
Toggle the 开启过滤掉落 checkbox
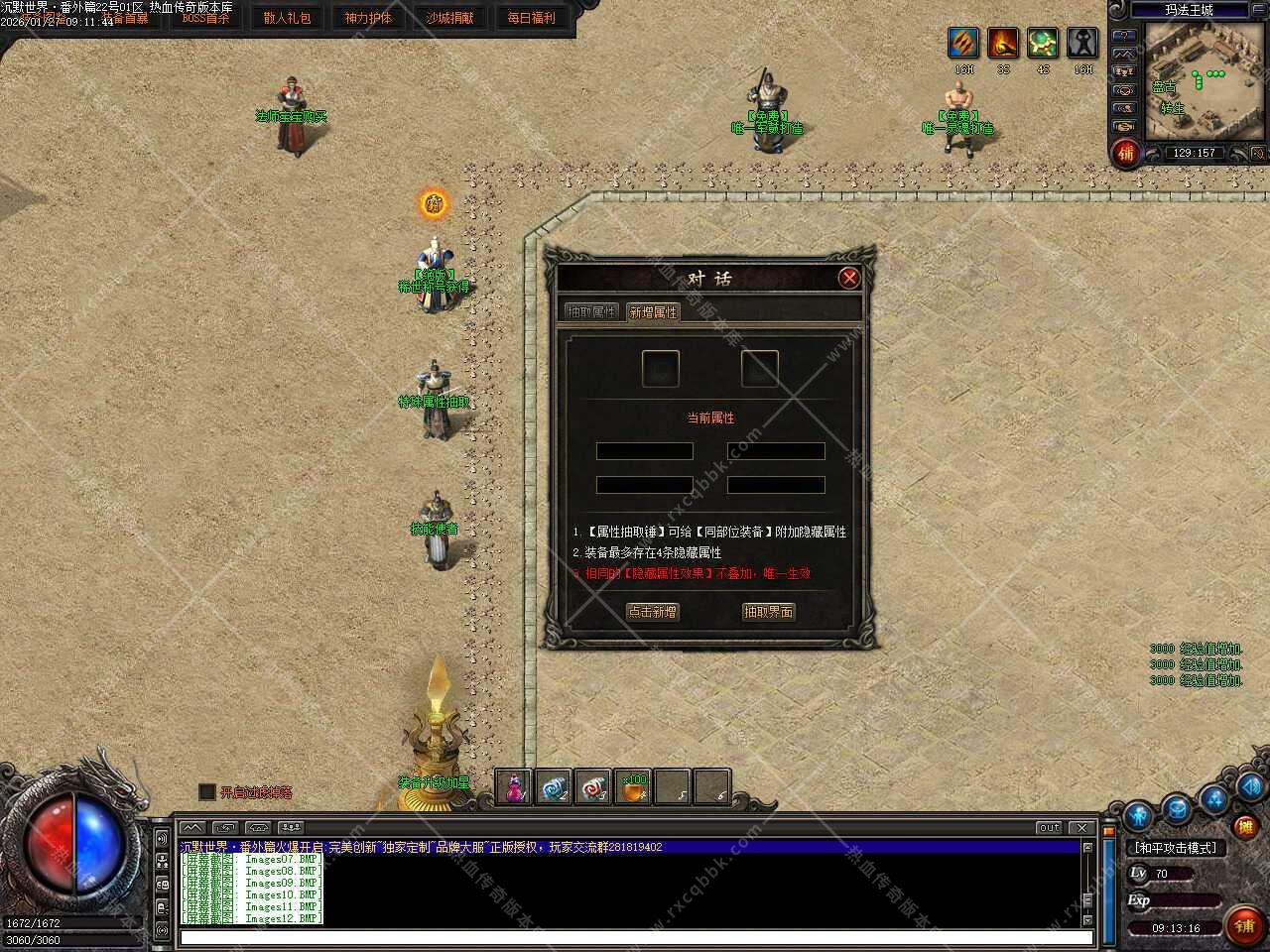[x=207, y=791]
